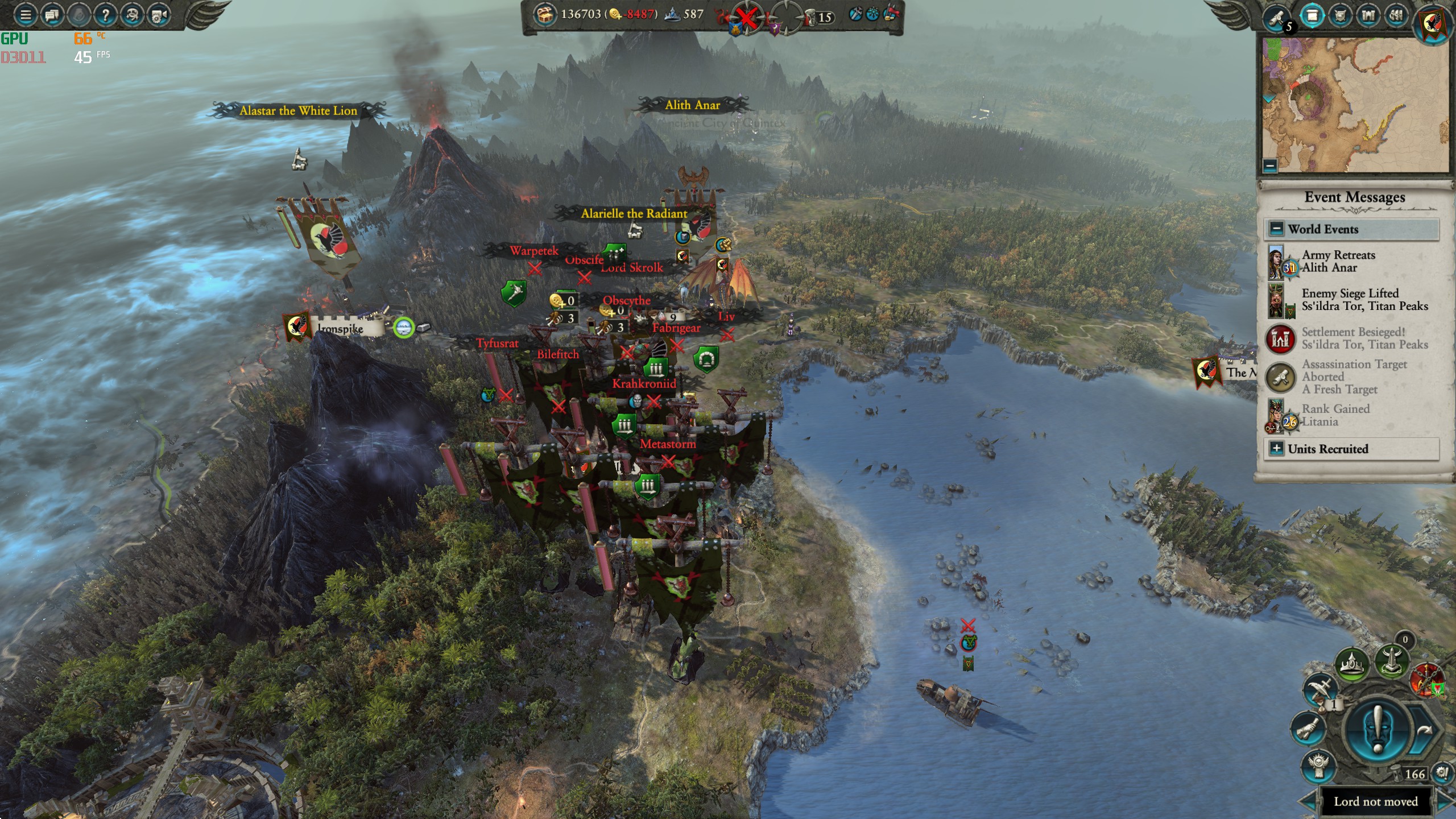Screen dimensions: 1456x819
Task: Open the faction summary raven banner
Action: [x=1433, y=24]
